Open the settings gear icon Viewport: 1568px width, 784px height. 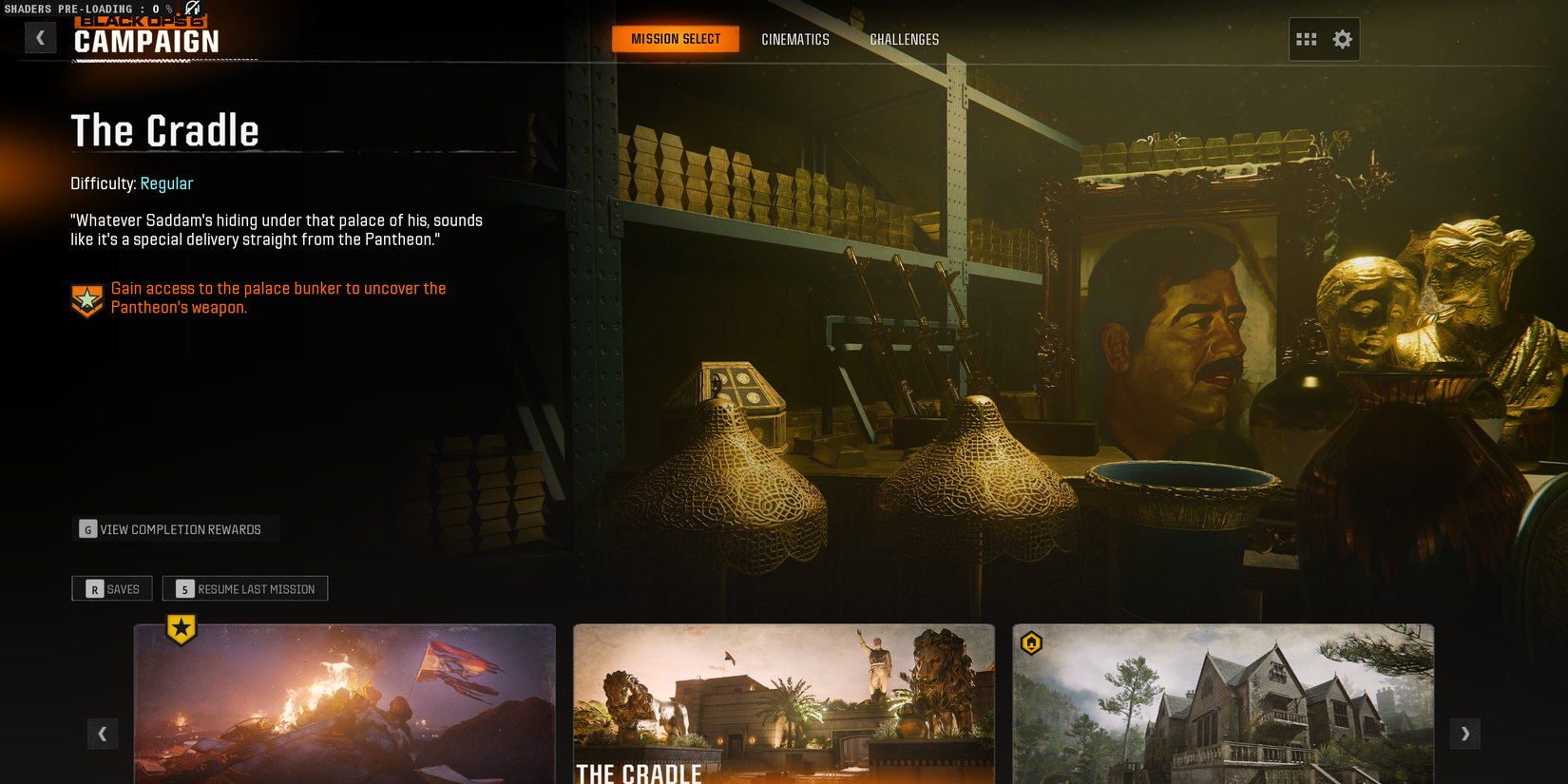coord(1342,39)
